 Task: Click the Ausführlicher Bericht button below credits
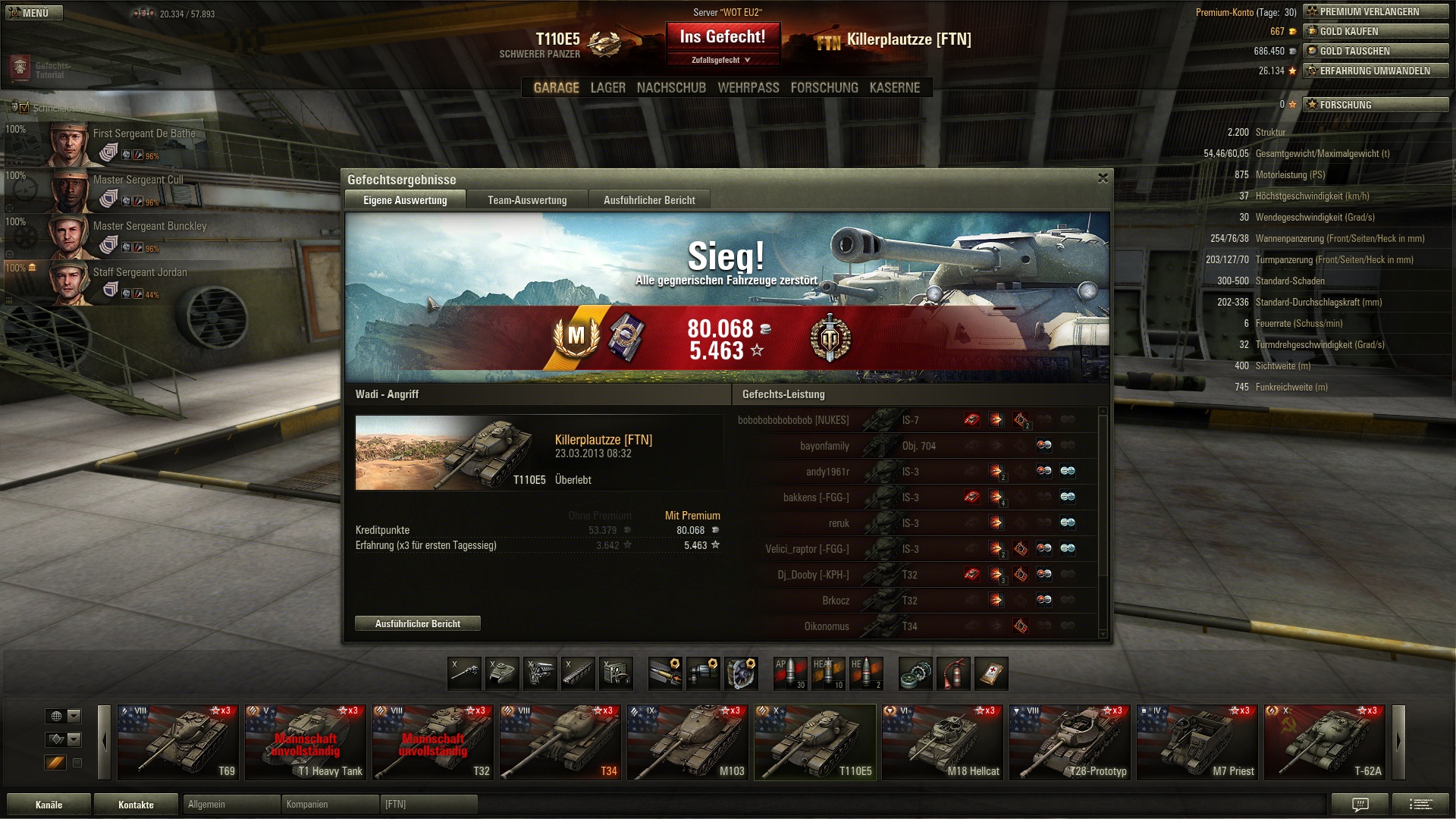(x=417, y=623)
